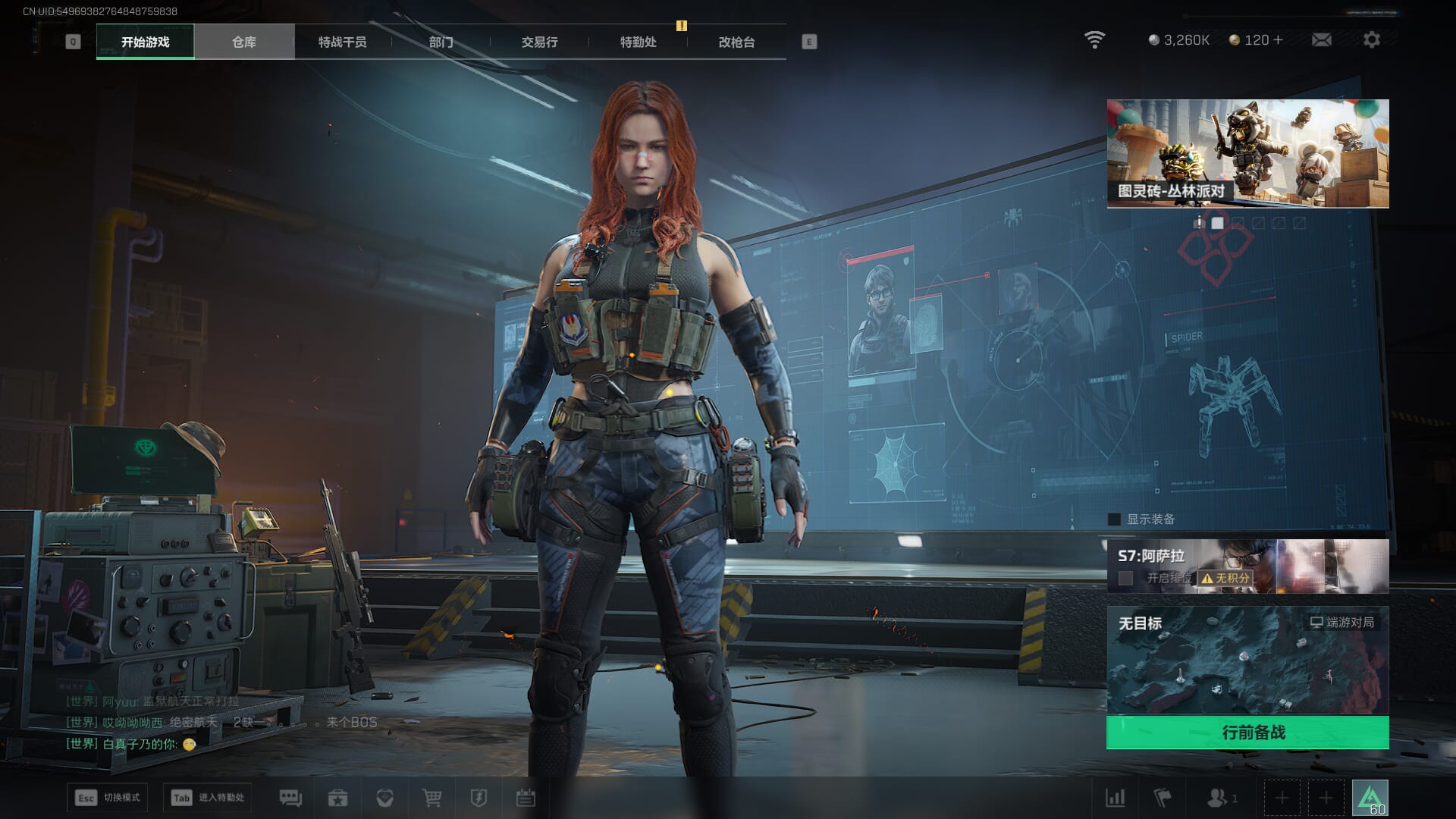Screen dimensions: 1456x819
Task: Go to the 交易行 tab
Action: (539, 42)
